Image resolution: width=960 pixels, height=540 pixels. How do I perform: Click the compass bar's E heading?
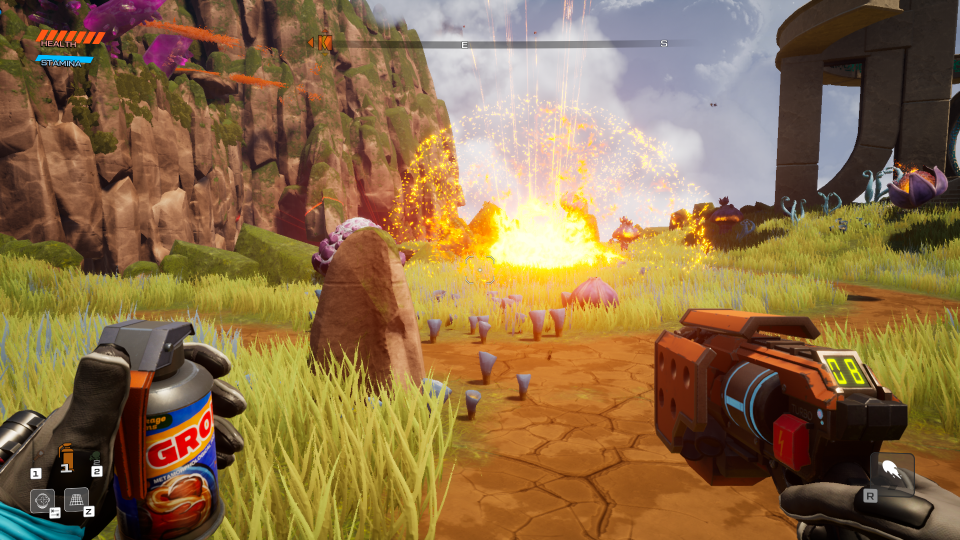464,45
